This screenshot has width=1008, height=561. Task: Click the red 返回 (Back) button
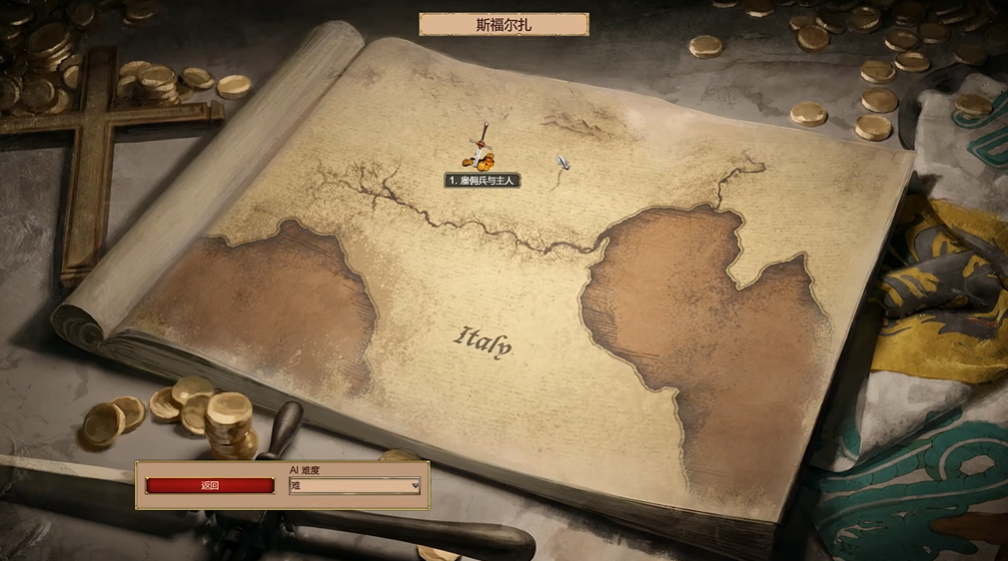click(209, 486)
